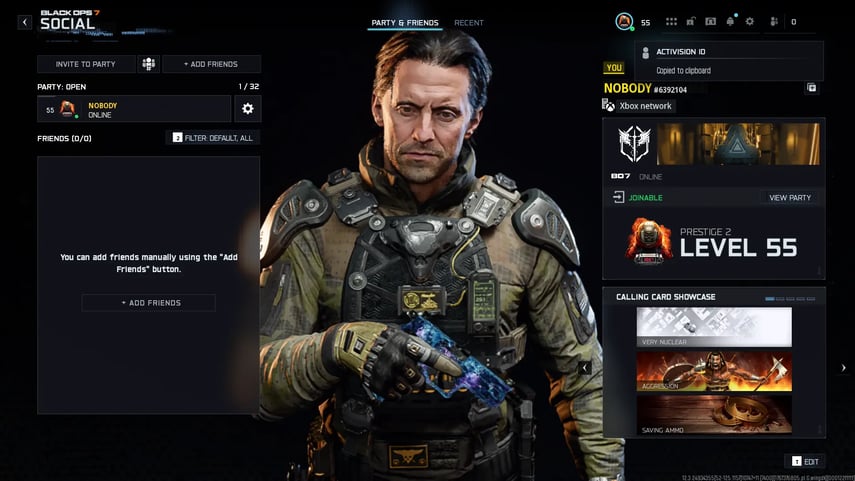Image resolution: width=855 pixels, height=481 pixels.
Task: Open the player avatar icon in top bar
Action: click(624, 21)
